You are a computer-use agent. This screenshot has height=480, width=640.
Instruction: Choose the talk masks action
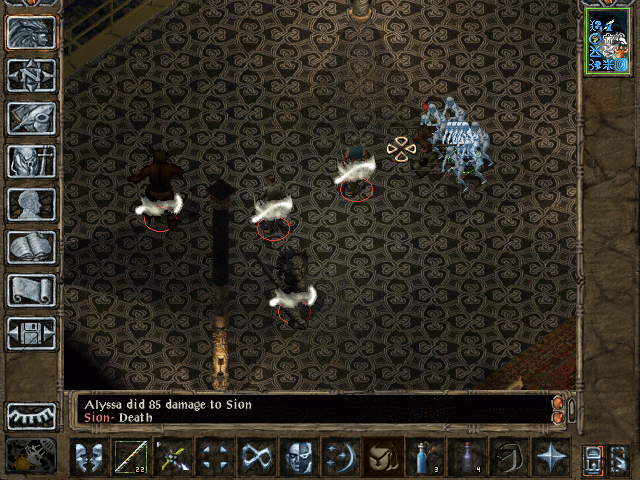point(89,458)
